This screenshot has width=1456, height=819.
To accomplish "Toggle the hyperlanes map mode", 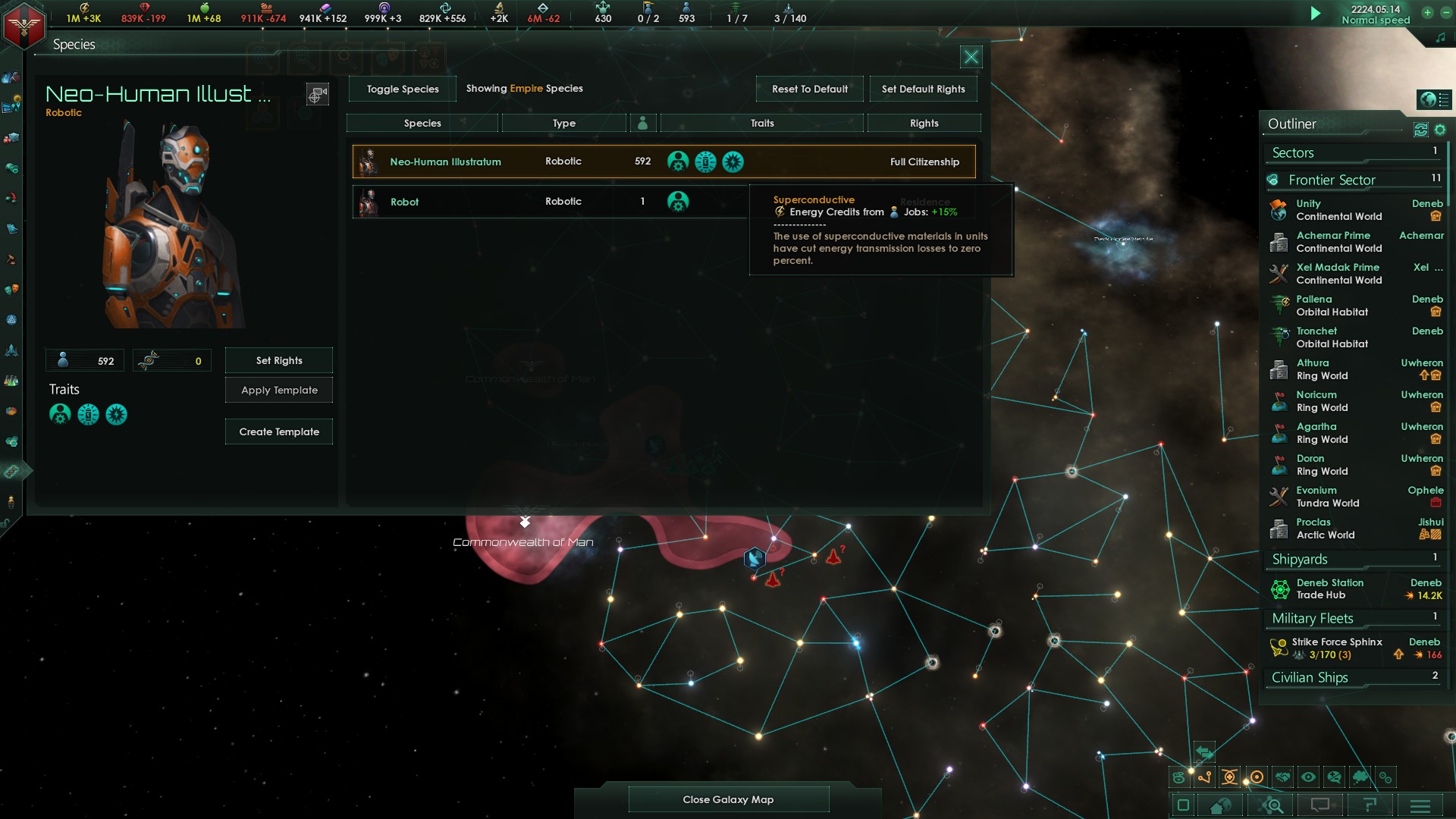I will (1204, 777).
